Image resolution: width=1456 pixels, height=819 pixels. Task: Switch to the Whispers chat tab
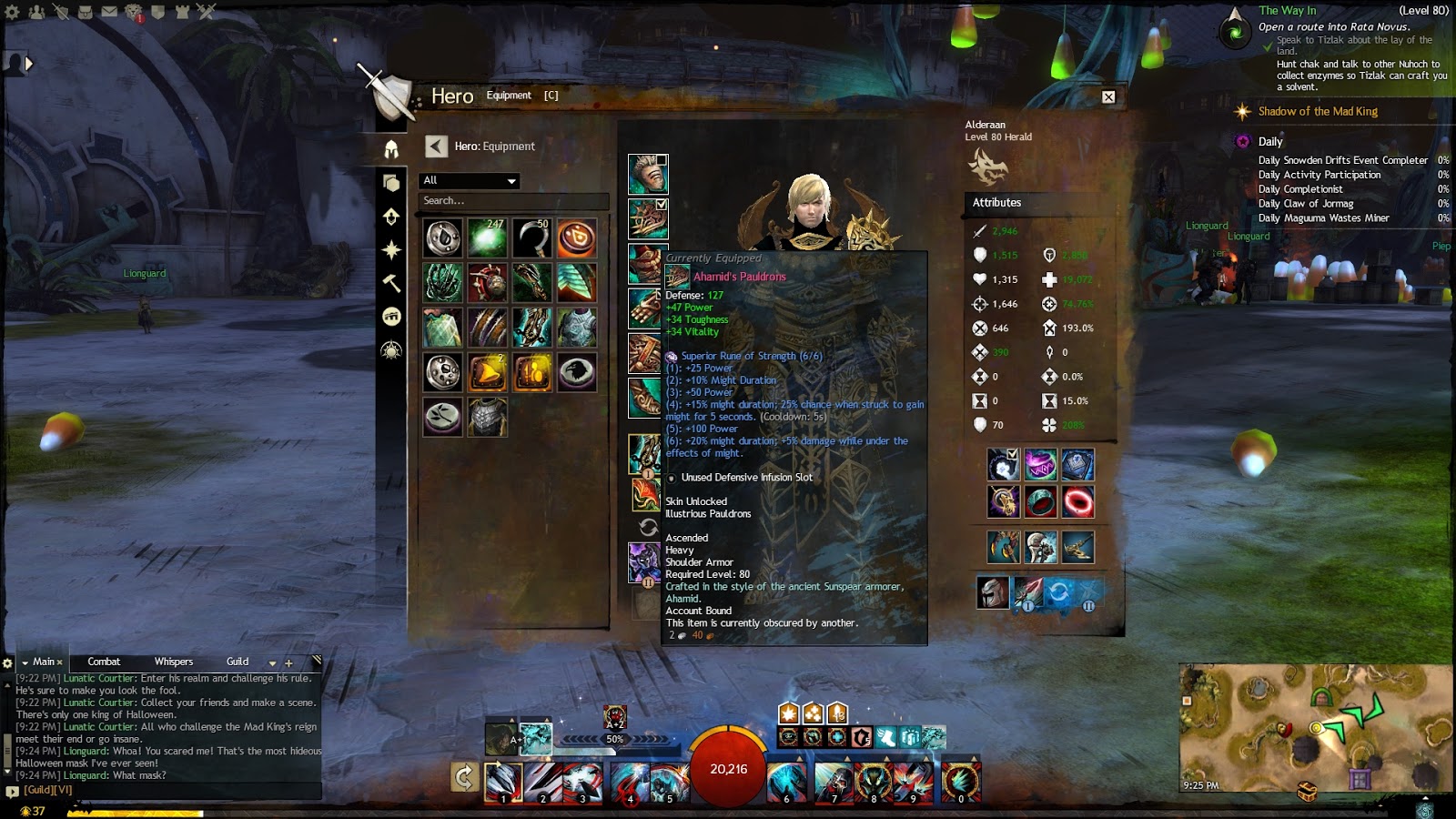click(x=173, y=662)
